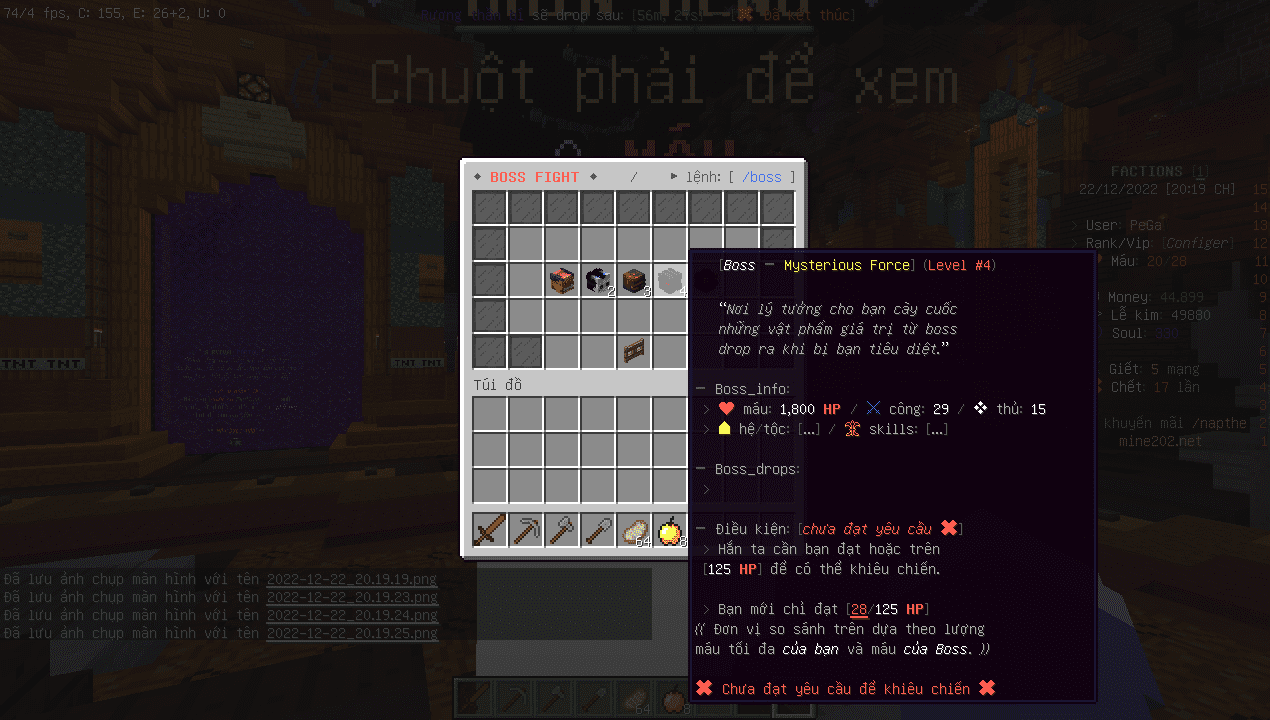Select the first boss head with the red face
This screenshot has width=1270, height=720.
tap(562, 280)
